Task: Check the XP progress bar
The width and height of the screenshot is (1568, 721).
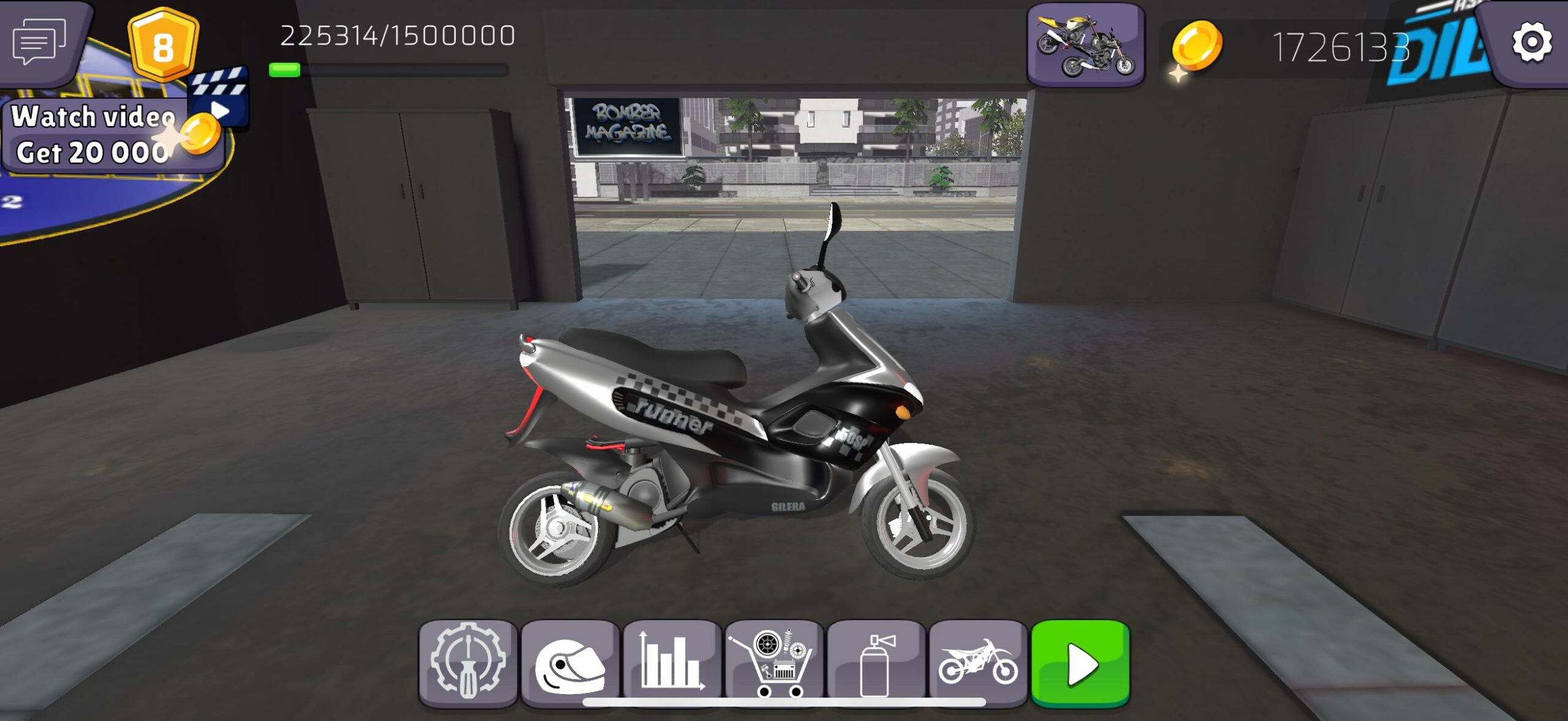Action: pos(392,70)
